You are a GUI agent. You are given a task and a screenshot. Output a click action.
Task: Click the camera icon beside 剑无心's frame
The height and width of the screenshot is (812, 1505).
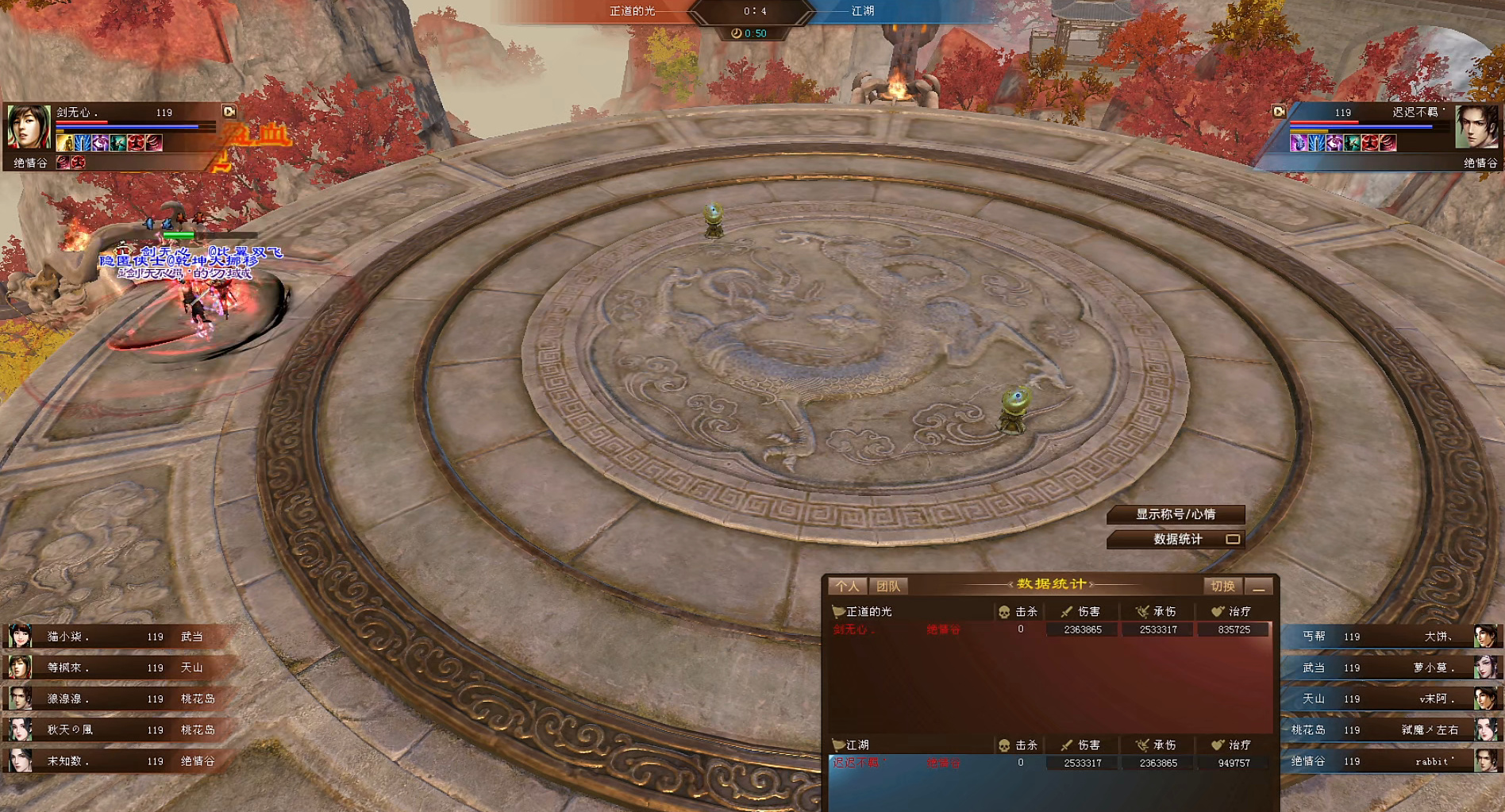[229, 112]
